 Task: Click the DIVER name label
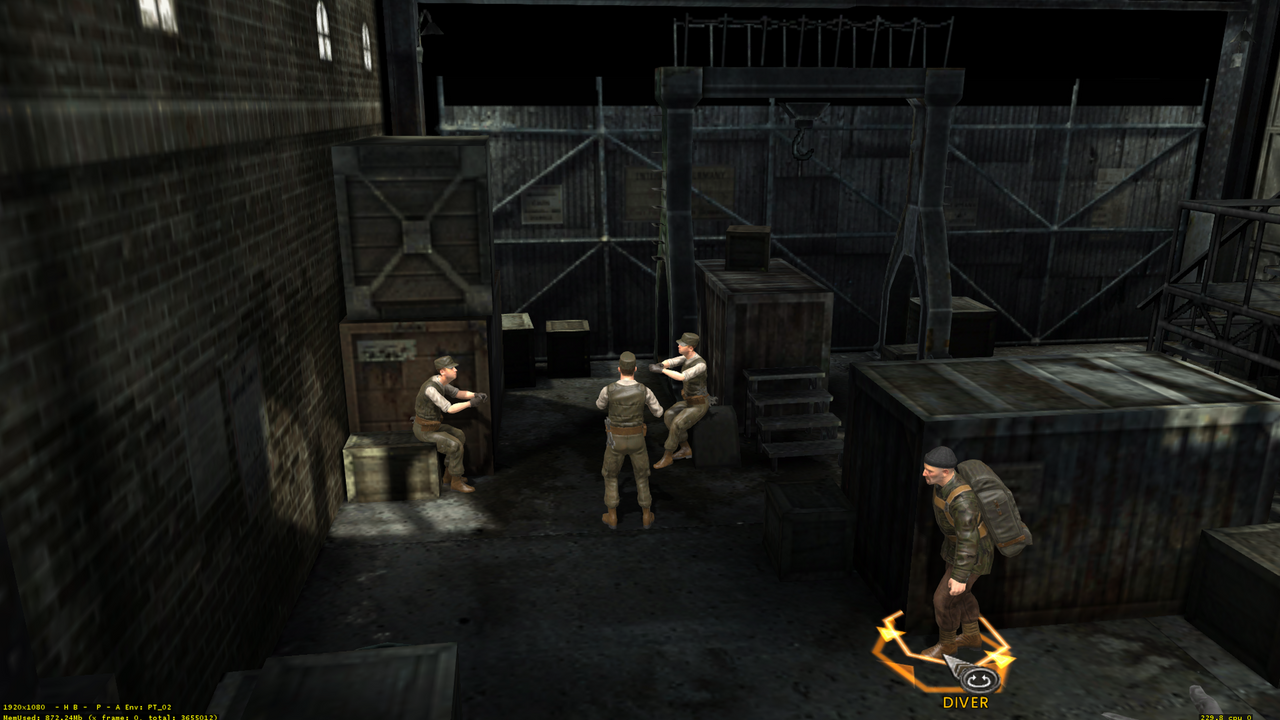point(964,704)
